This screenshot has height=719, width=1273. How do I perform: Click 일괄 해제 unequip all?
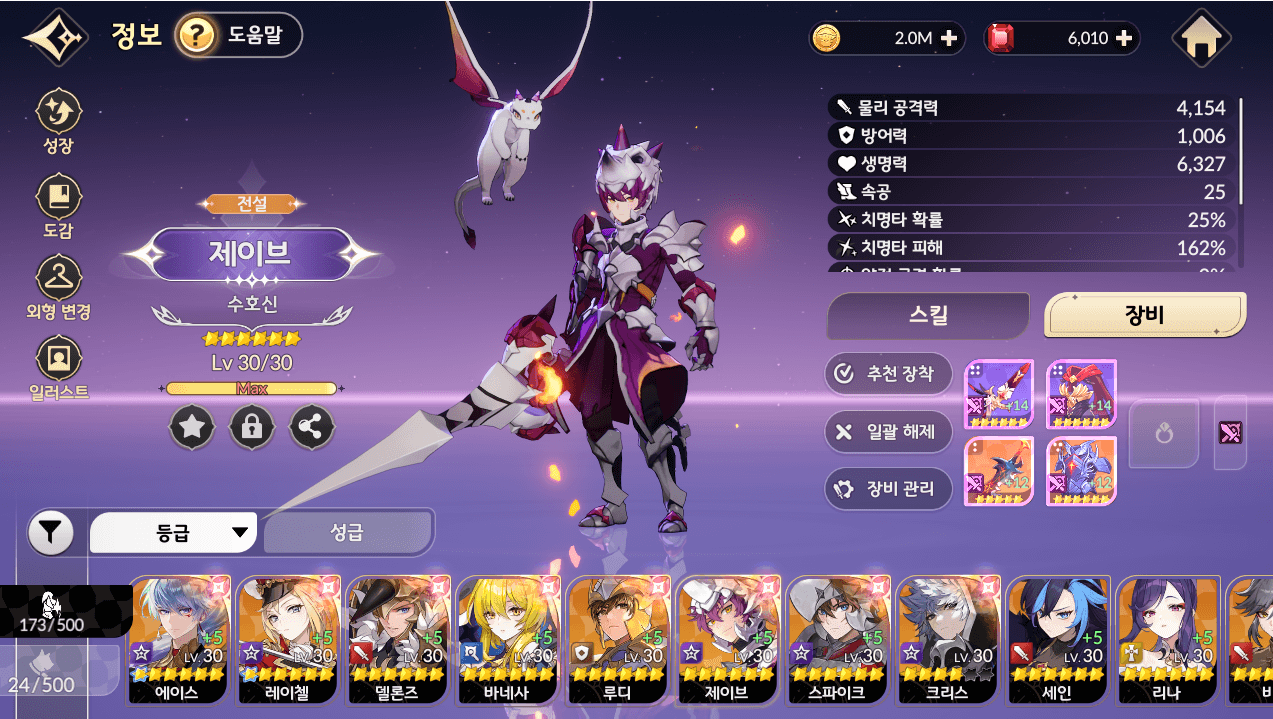click(887, 431)
